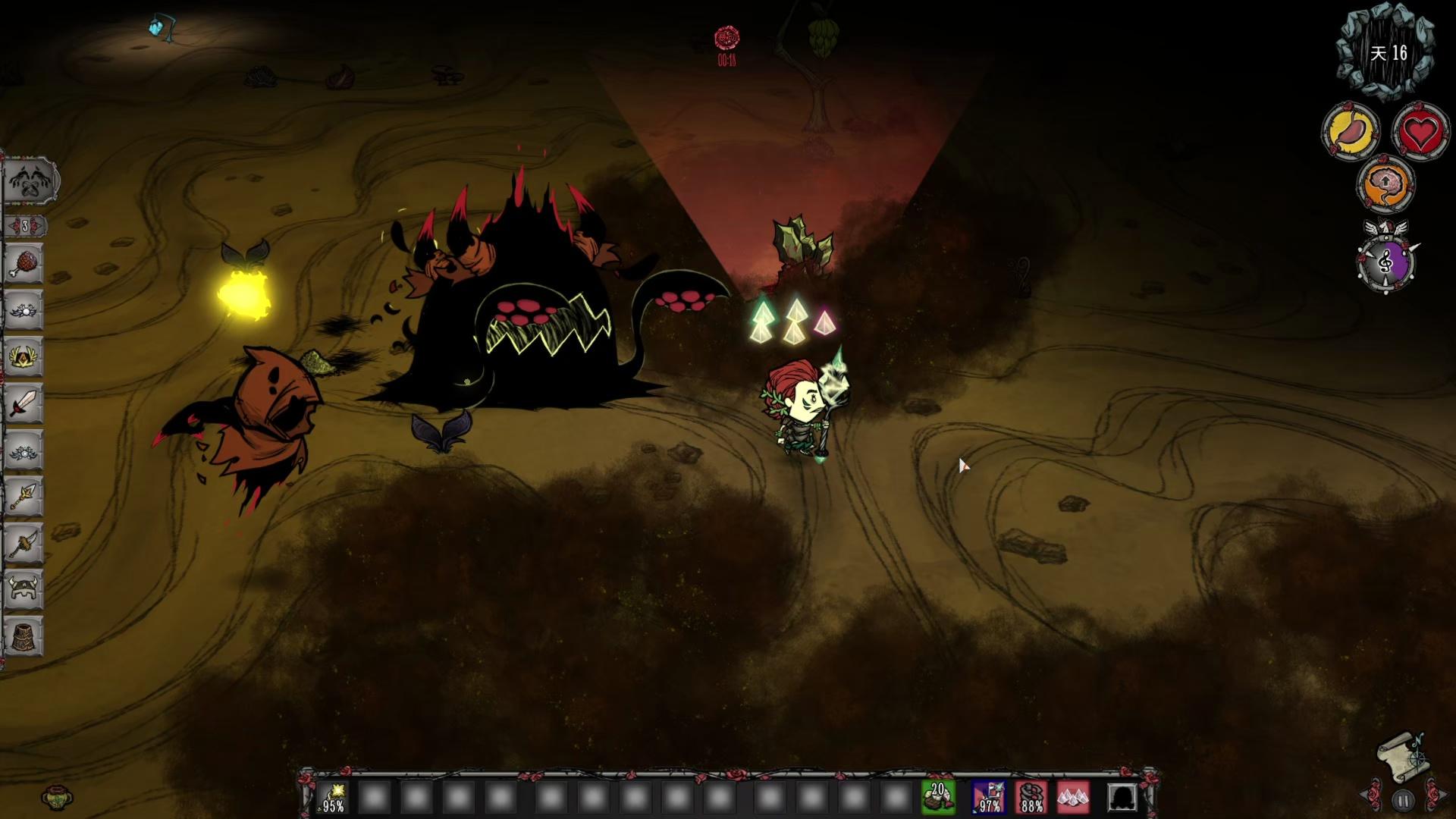Select the 97% durability staff slot
The height and width of the screenshot is (819, 1456).
pos(989,798)
